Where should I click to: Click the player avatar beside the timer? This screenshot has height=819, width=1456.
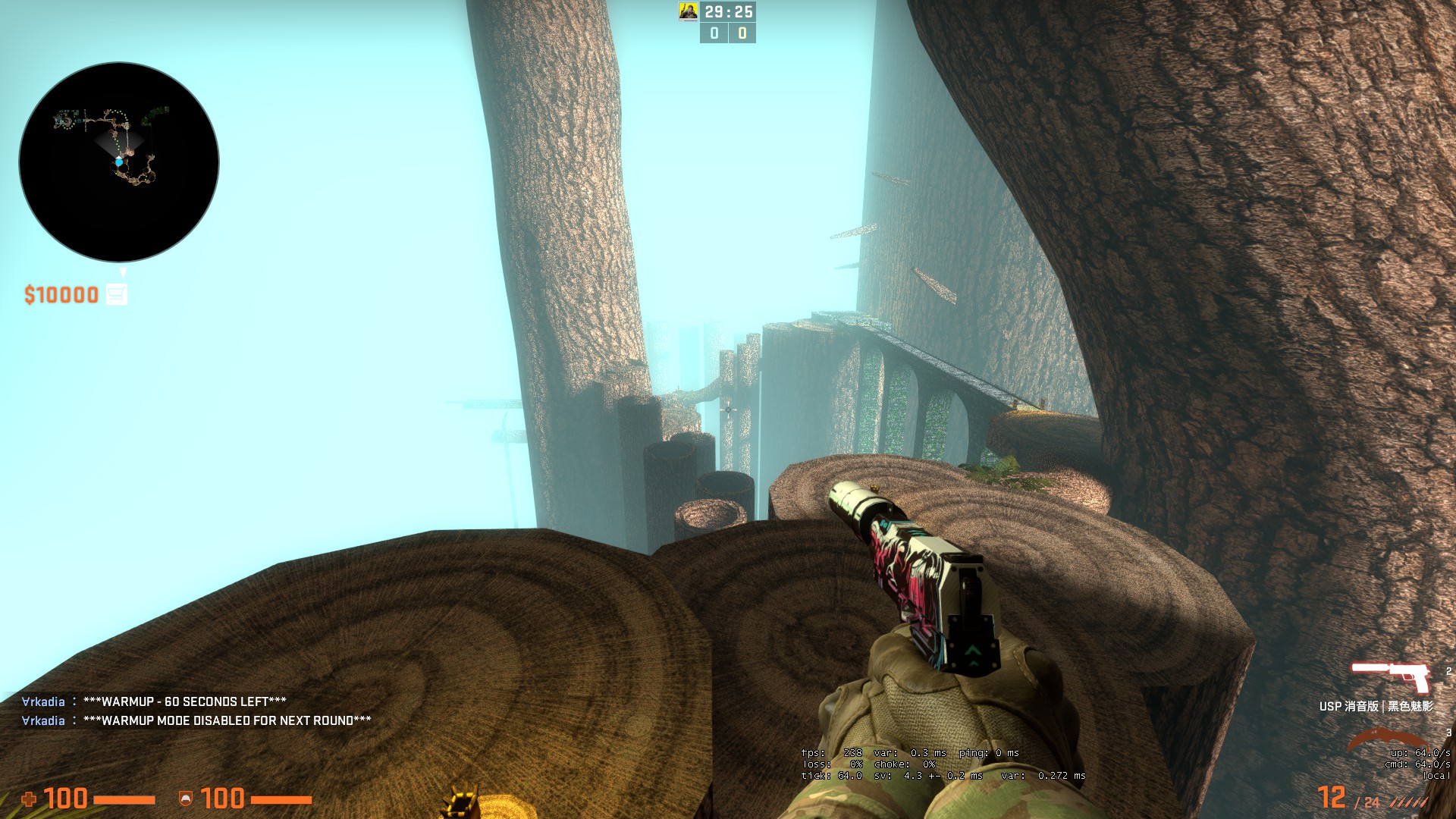tap(688, 11)
